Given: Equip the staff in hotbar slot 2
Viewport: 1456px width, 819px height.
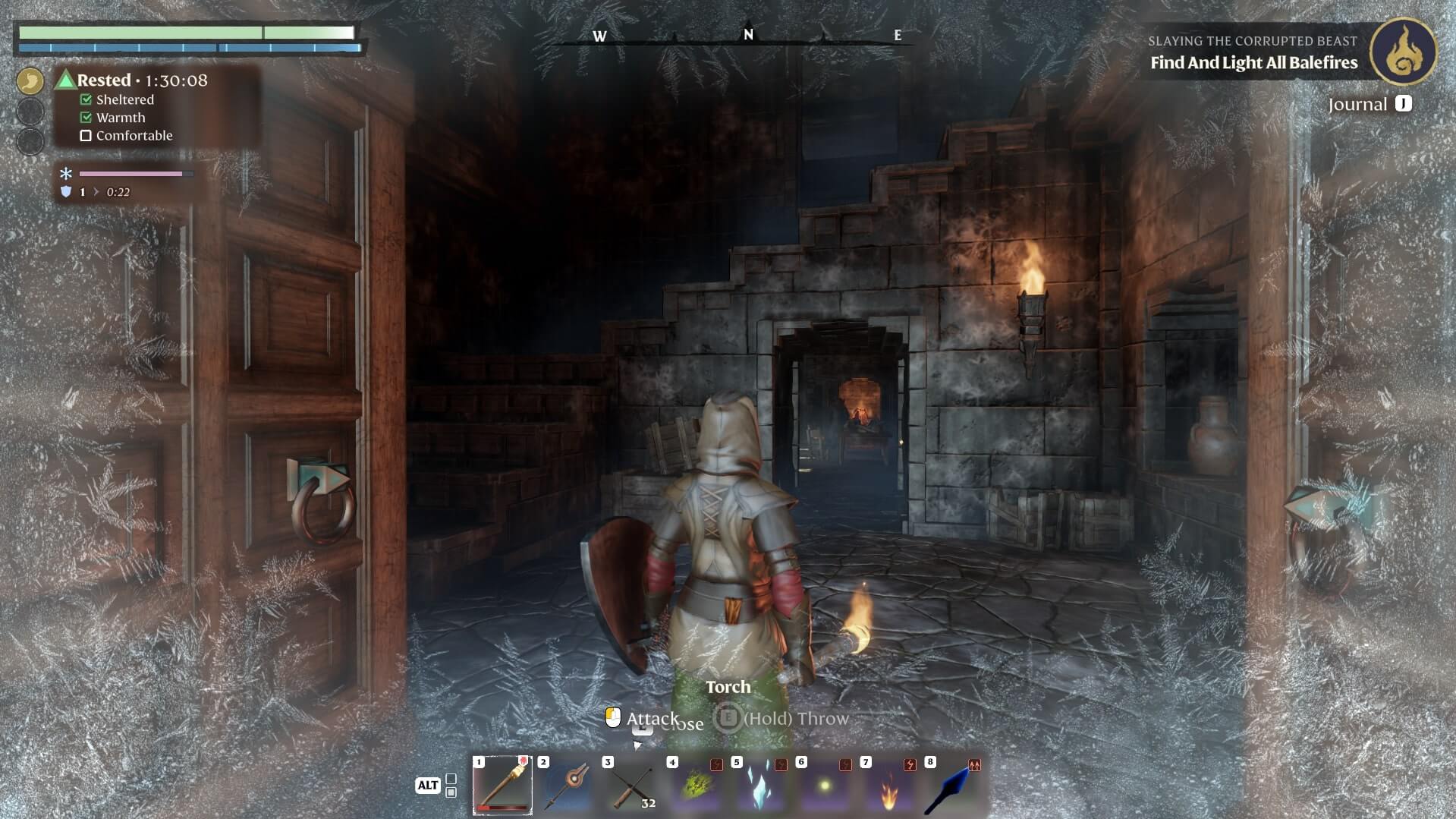Looking at the screenshot, I should click(568, 786).
